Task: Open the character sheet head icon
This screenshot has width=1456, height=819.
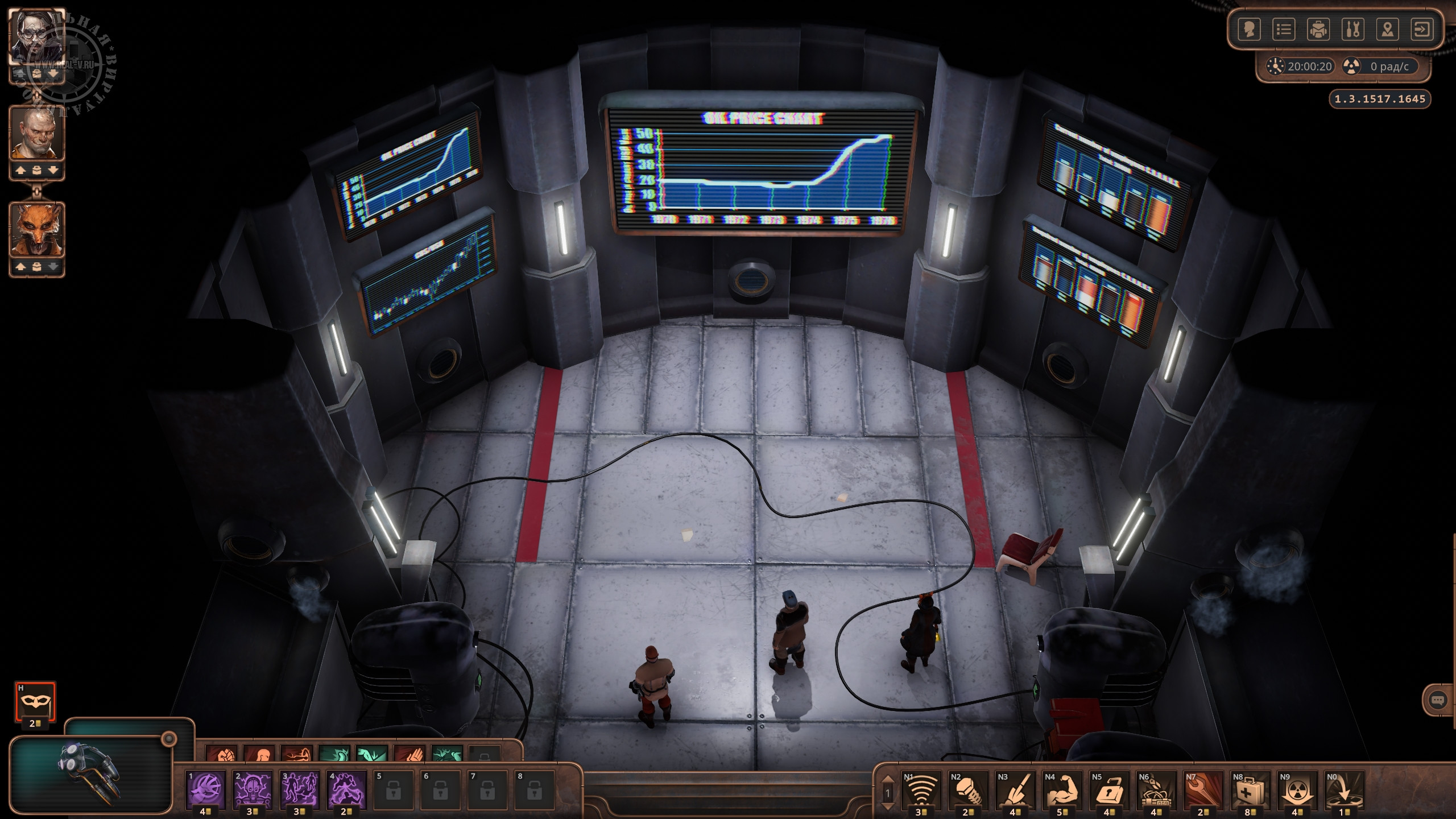Action: point(1249,30)
